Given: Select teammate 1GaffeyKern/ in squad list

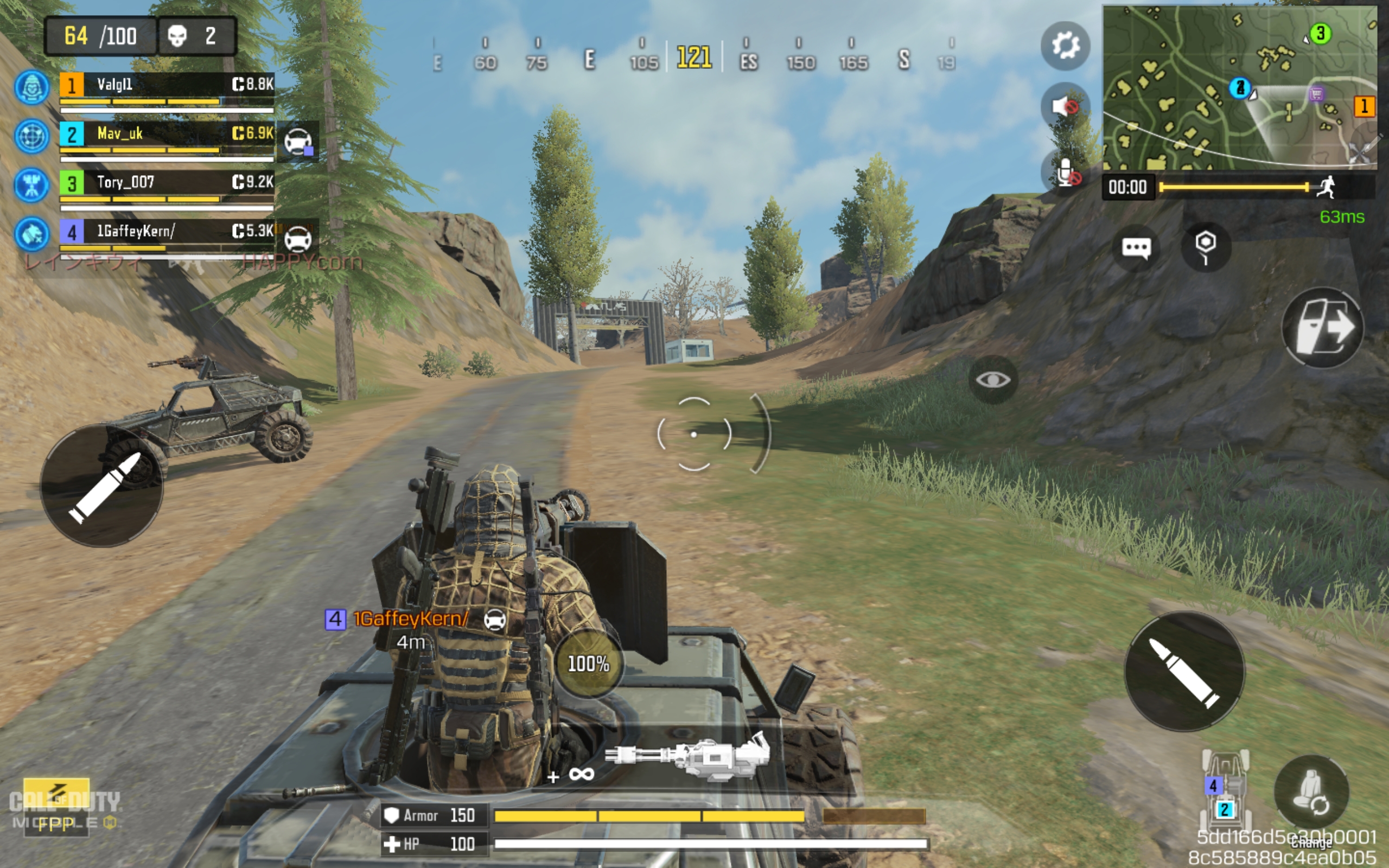Looking at the screenshot, I should coord(167,232).
